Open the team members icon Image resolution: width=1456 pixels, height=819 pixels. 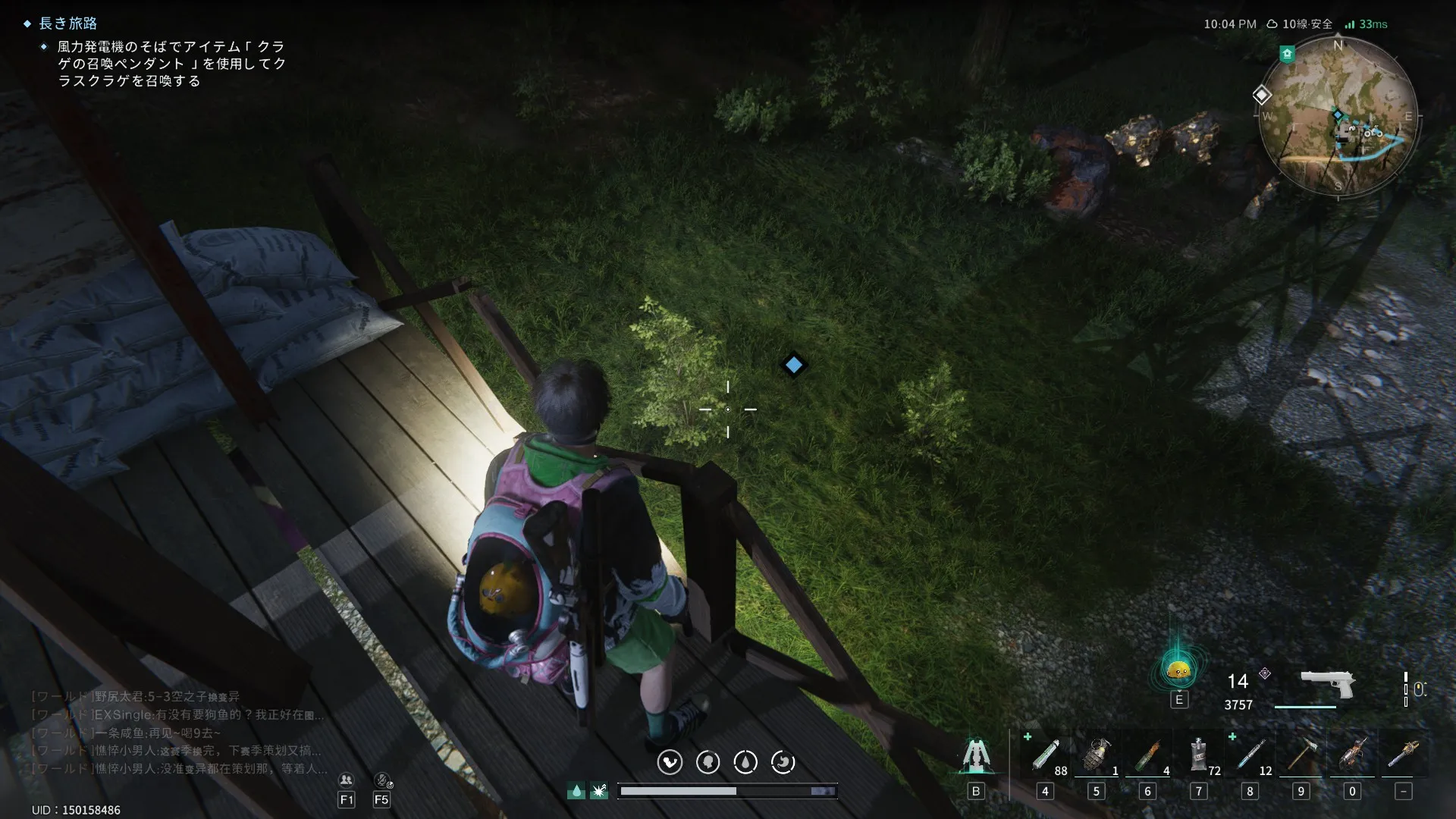click(x=347, y=780)
